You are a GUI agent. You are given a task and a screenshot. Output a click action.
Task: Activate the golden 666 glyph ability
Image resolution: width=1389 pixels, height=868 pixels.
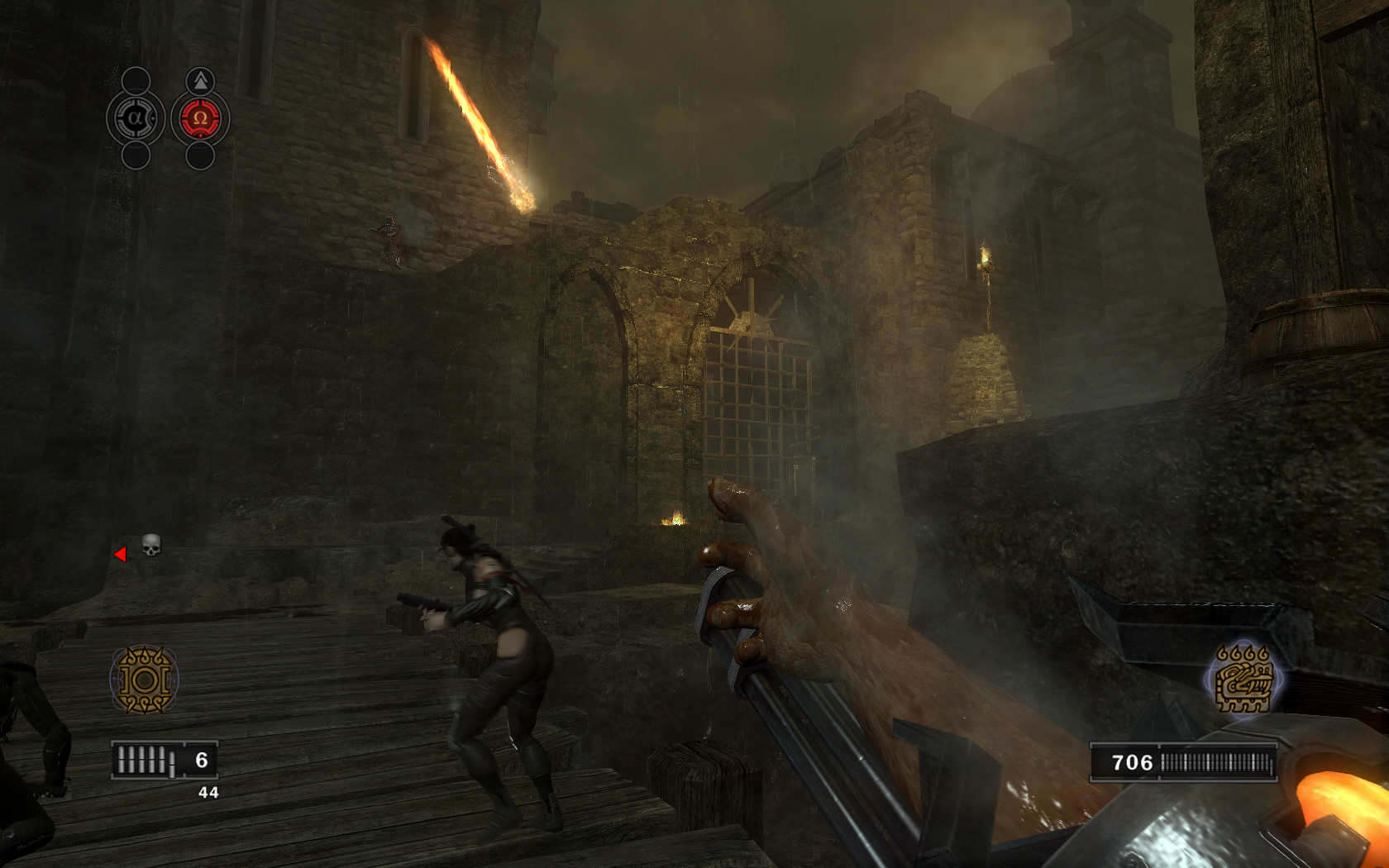pos(1243,680)
